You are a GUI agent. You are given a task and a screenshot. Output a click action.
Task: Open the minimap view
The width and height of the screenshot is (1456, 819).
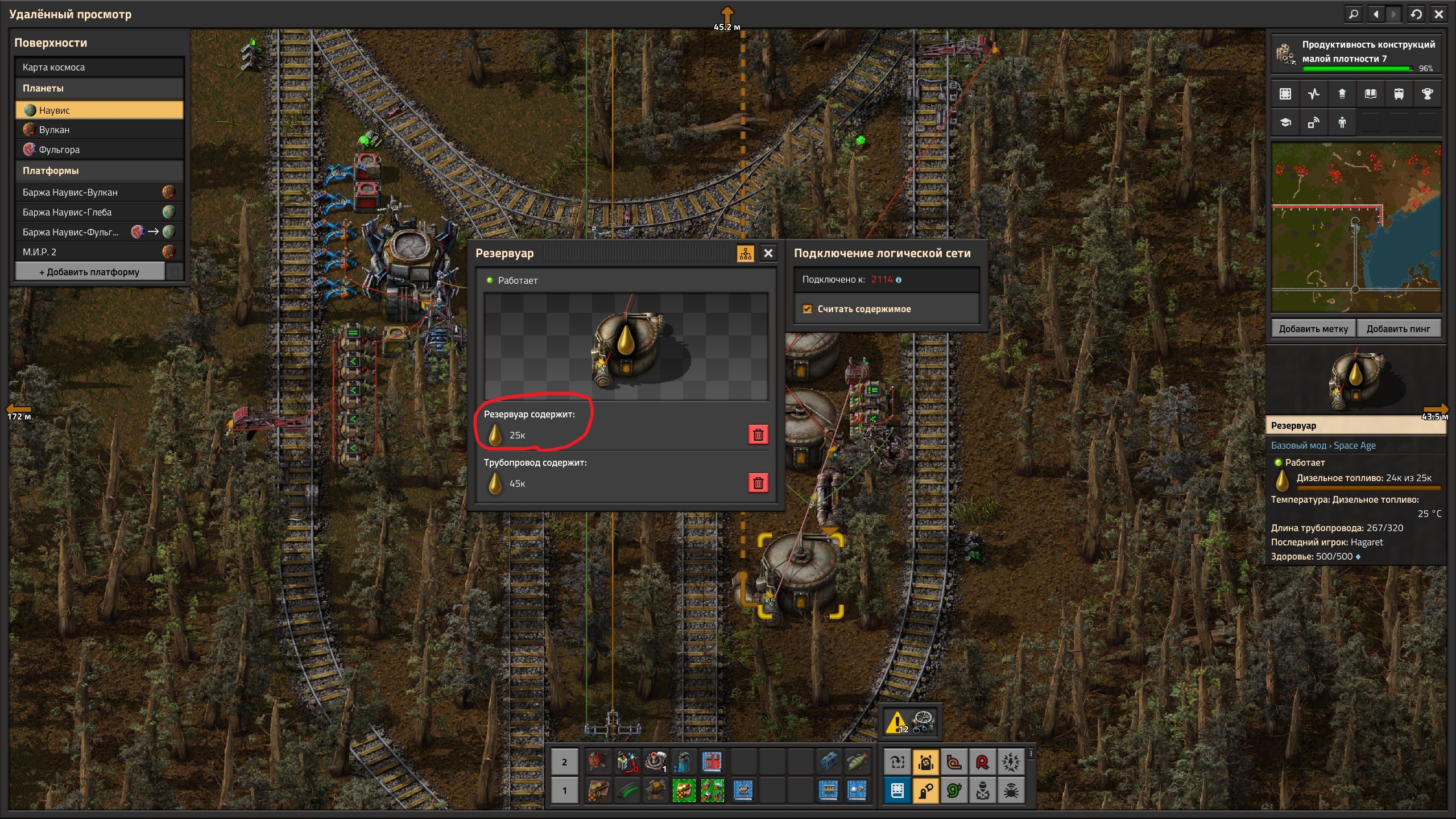click(1356, 227)
